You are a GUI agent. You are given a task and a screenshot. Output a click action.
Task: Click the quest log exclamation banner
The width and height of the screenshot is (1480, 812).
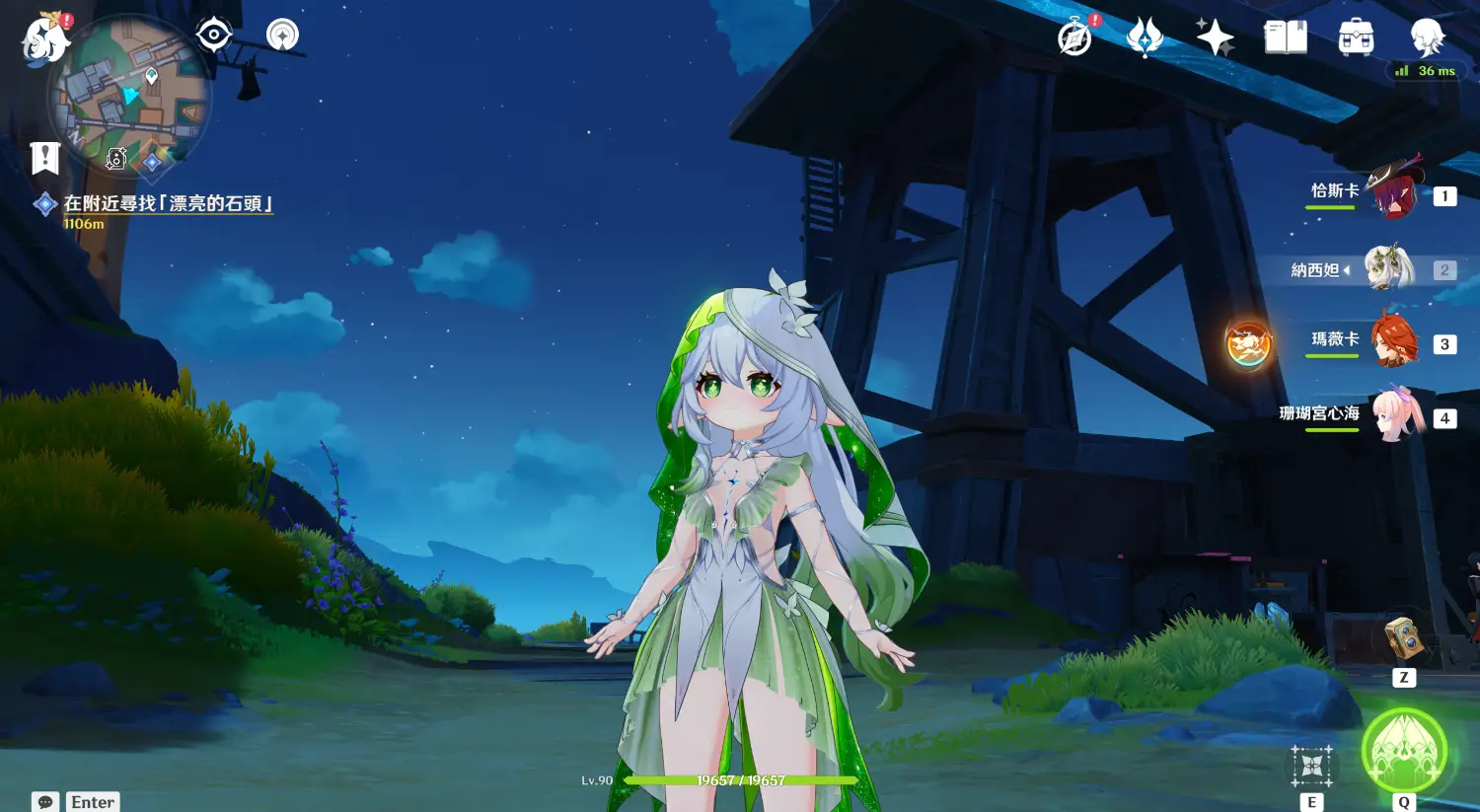[45, 158]
